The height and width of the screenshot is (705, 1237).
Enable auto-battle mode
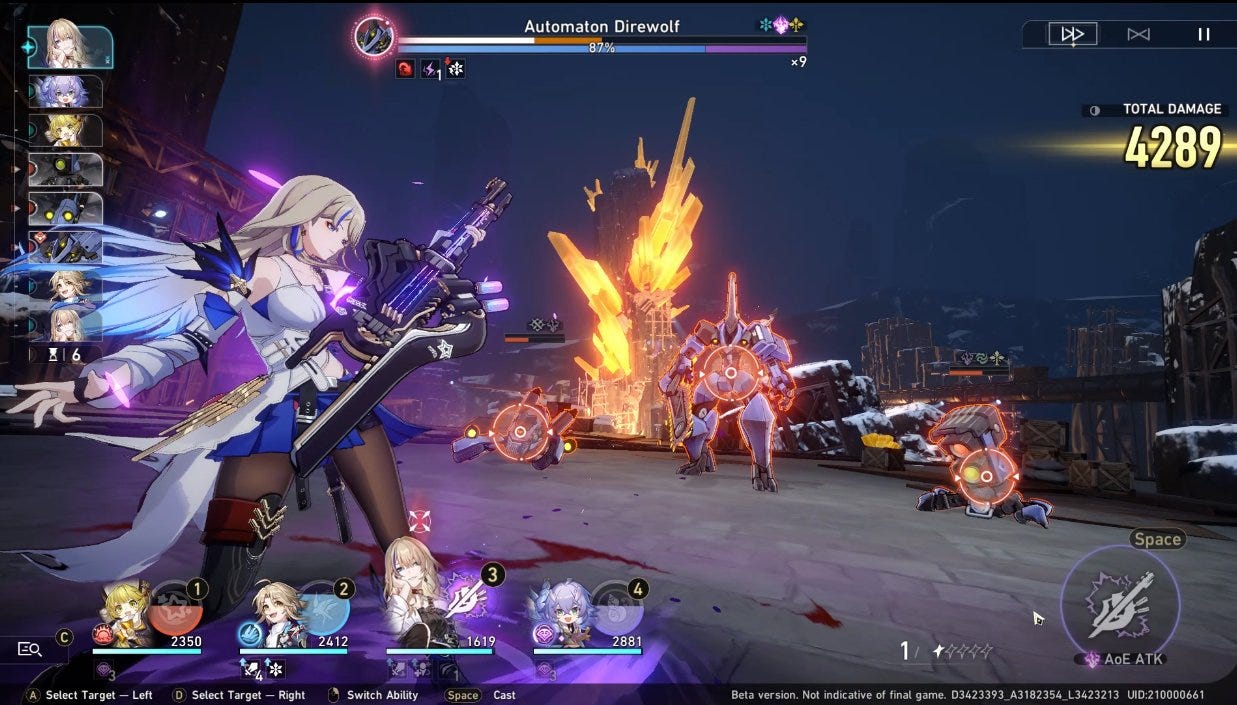1138,34
